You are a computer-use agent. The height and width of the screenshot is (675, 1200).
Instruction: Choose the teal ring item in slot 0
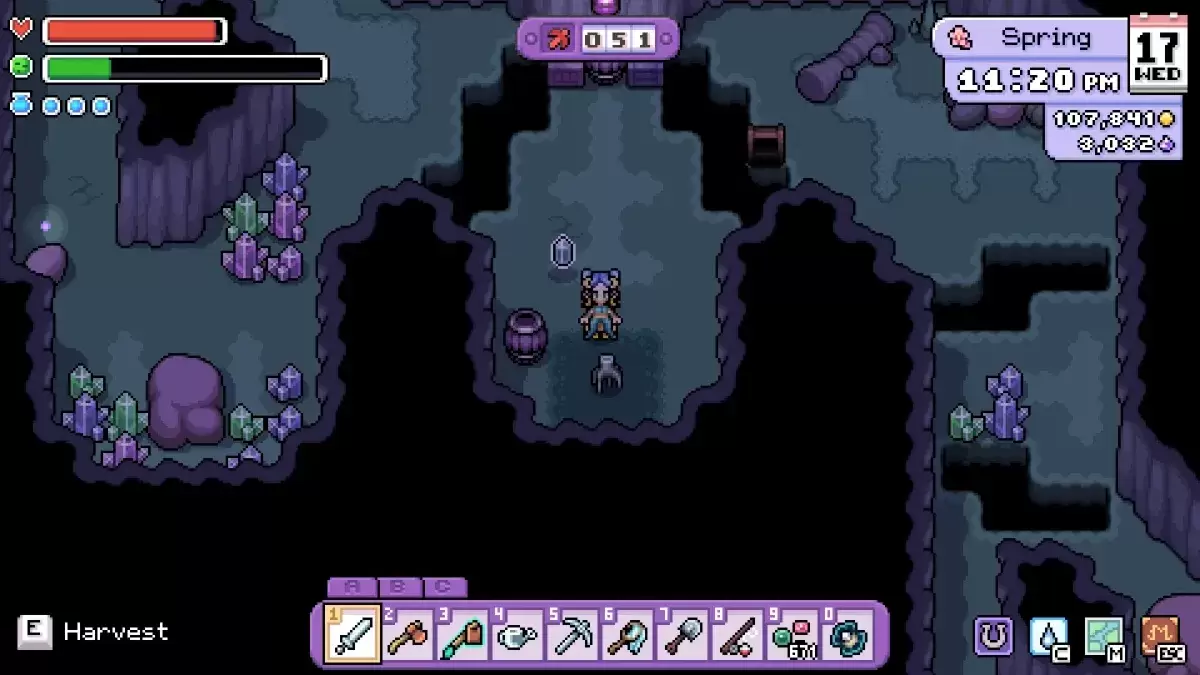coord(847,634)
